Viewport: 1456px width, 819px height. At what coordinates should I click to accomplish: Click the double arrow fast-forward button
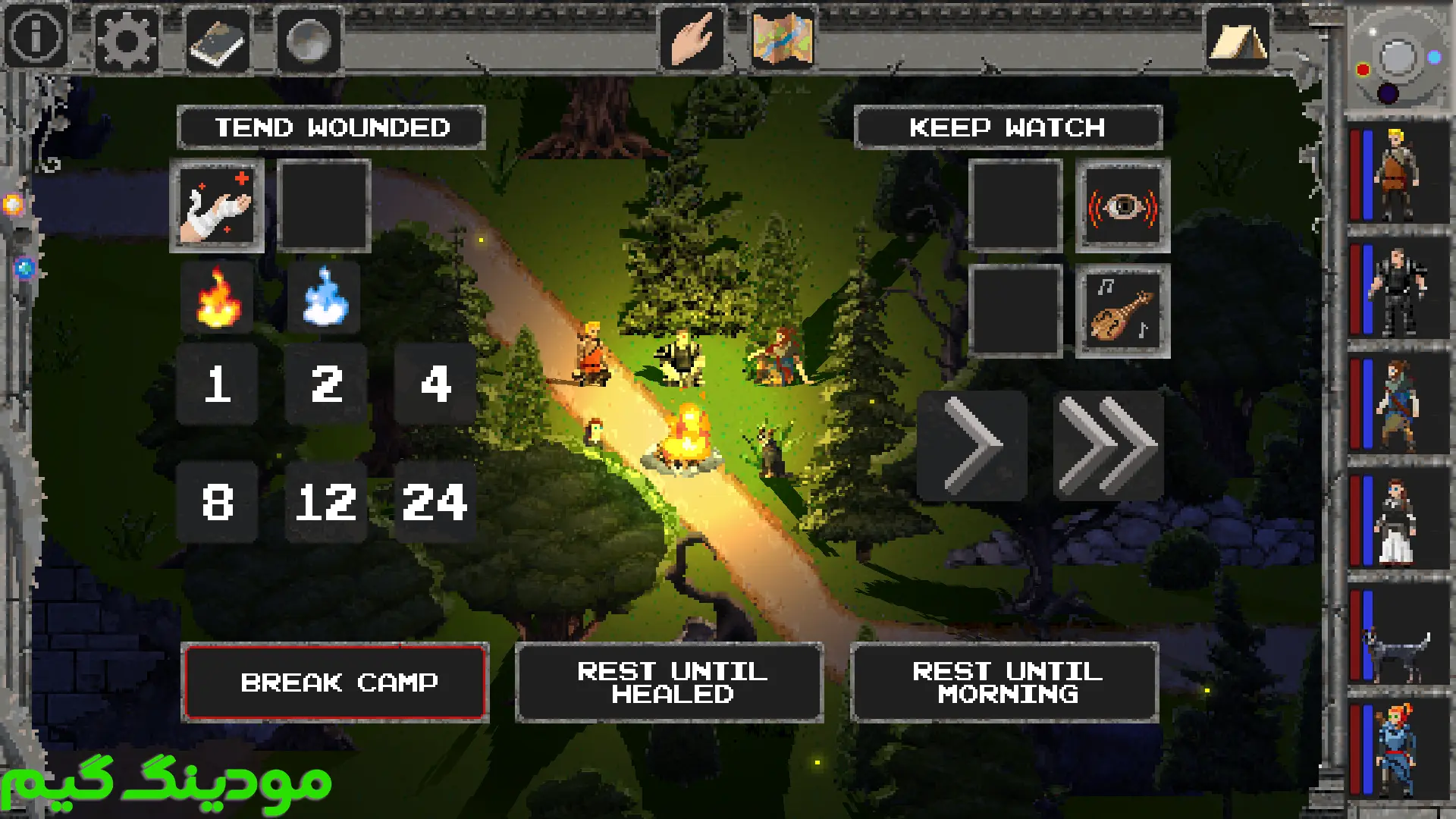coord(1108,445)
